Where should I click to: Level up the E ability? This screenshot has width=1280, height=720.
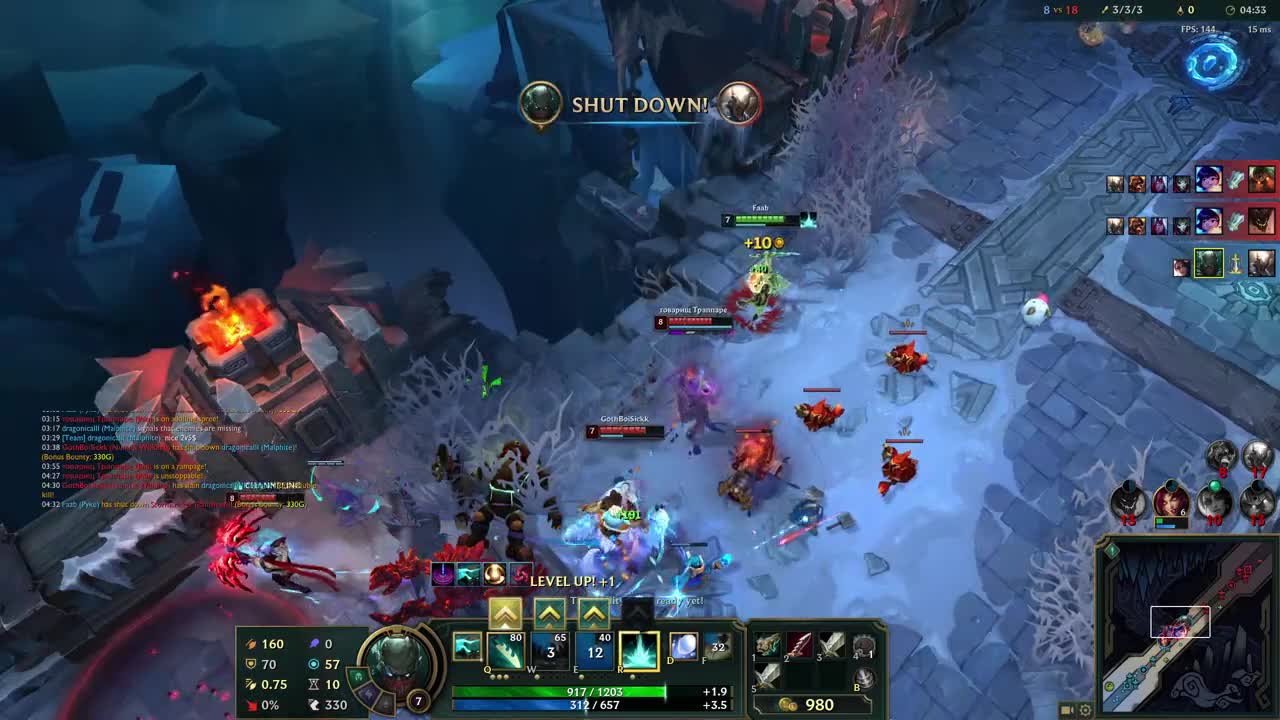click(594, 613)
